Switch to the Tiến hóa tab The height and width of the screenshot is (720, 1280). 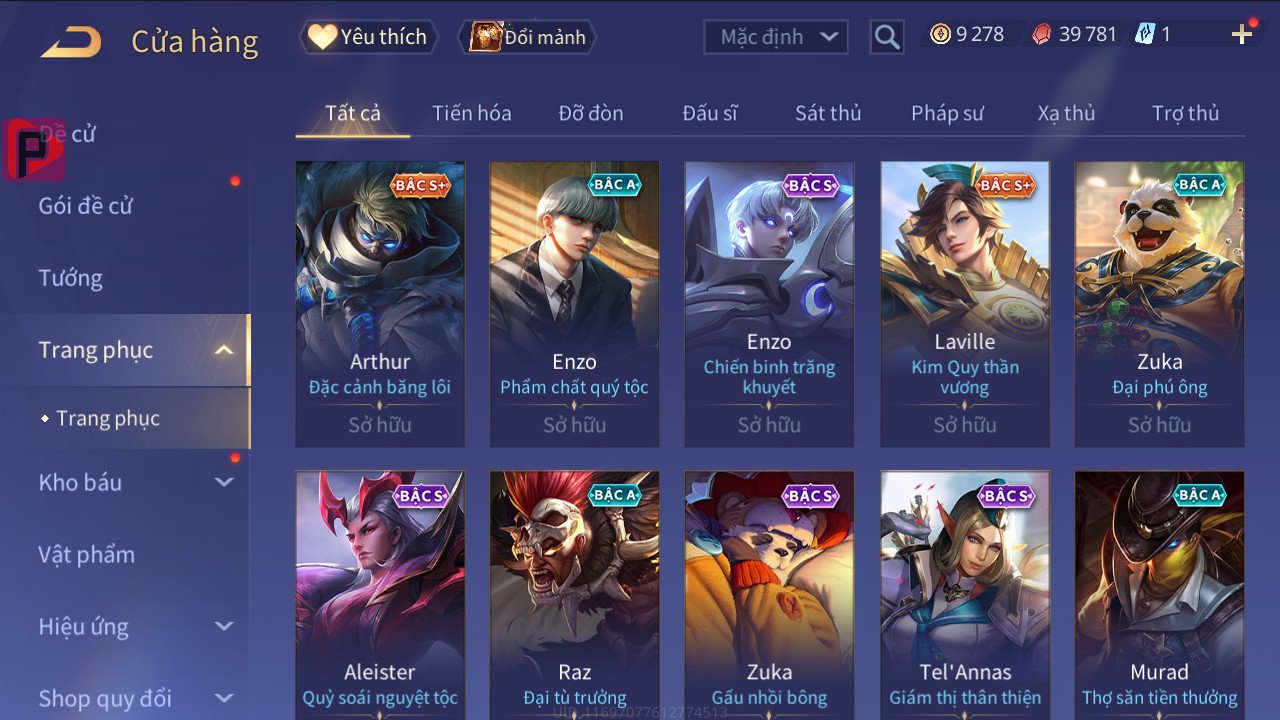pos(472,113)
